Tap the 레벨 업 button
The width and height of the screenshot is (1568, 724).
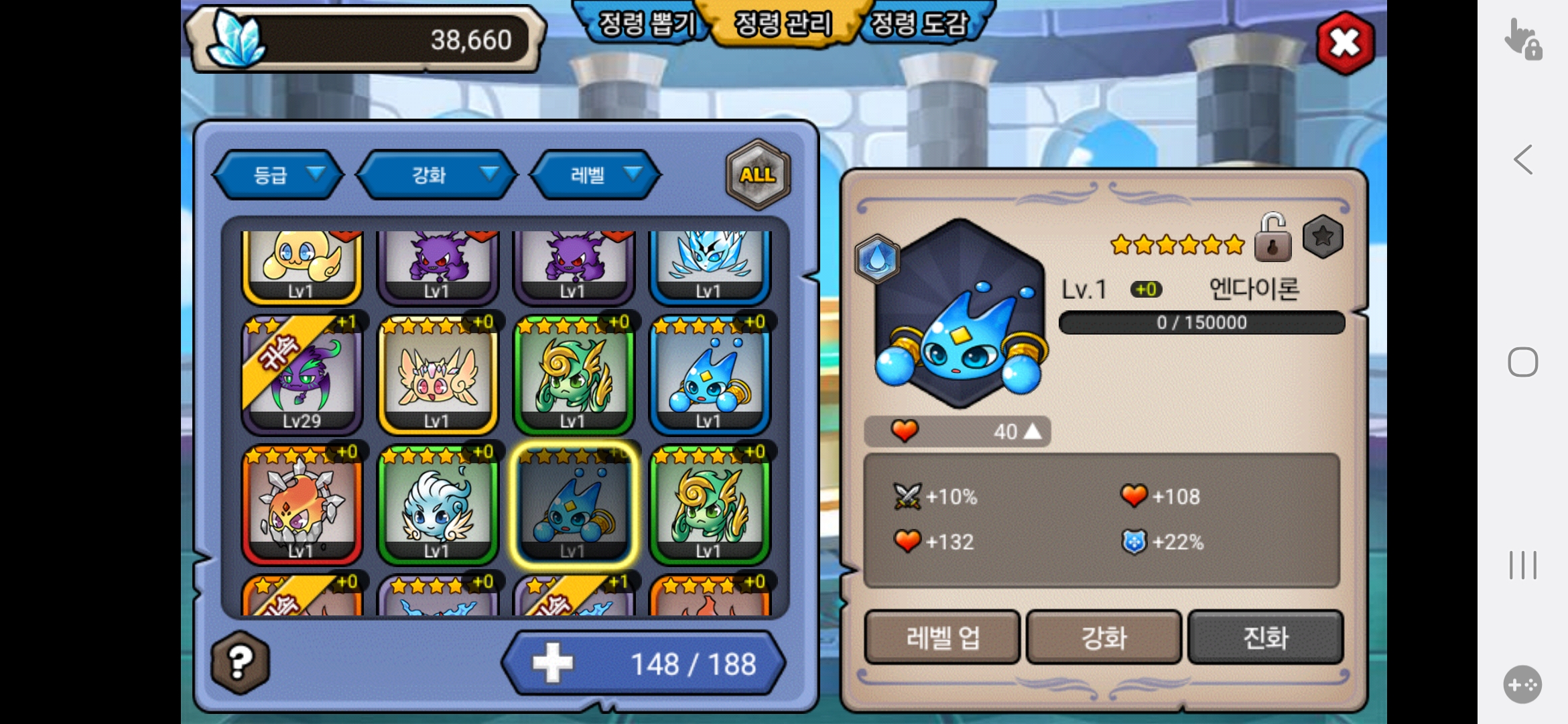[x=942, y=637]
